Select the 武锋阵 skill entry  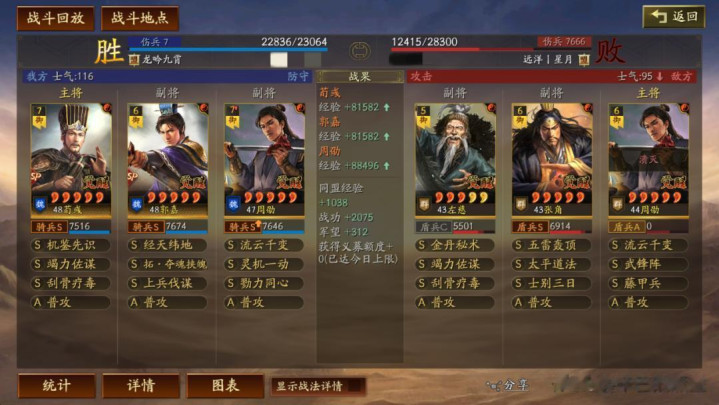tap(648, 264)
